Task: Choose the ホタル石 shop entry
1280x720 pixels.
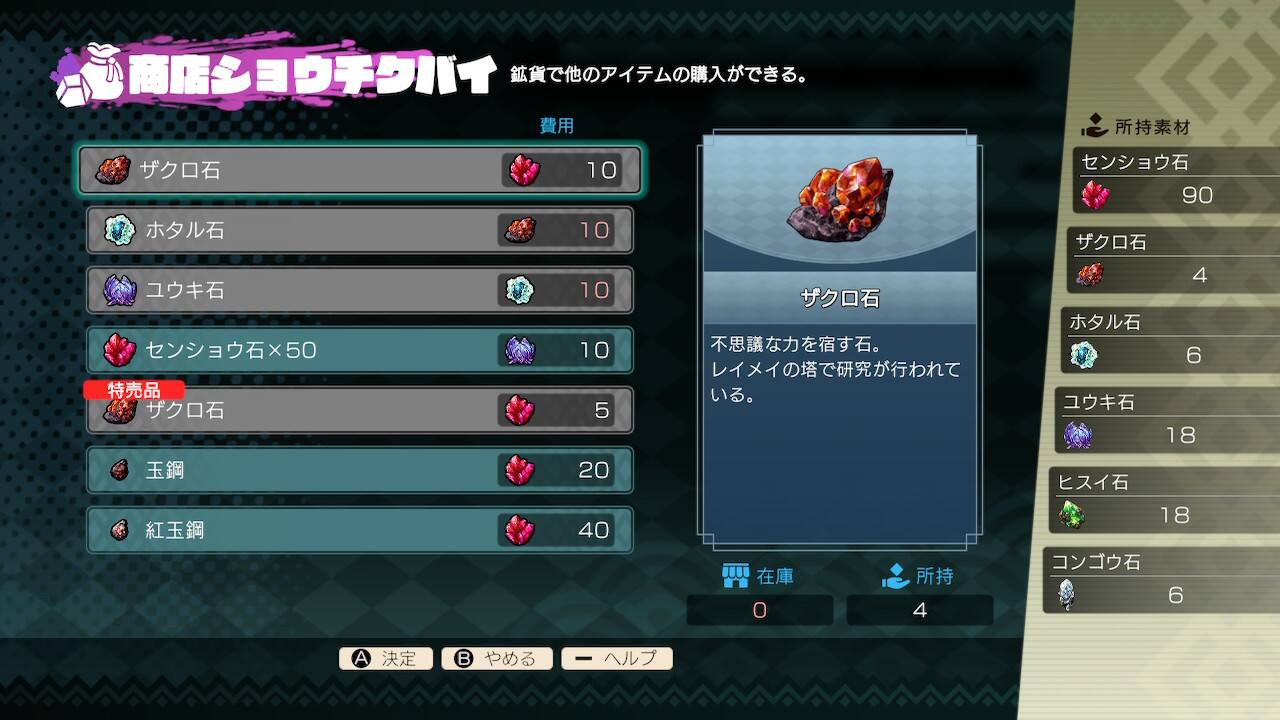Action: [x=360, y=230]
